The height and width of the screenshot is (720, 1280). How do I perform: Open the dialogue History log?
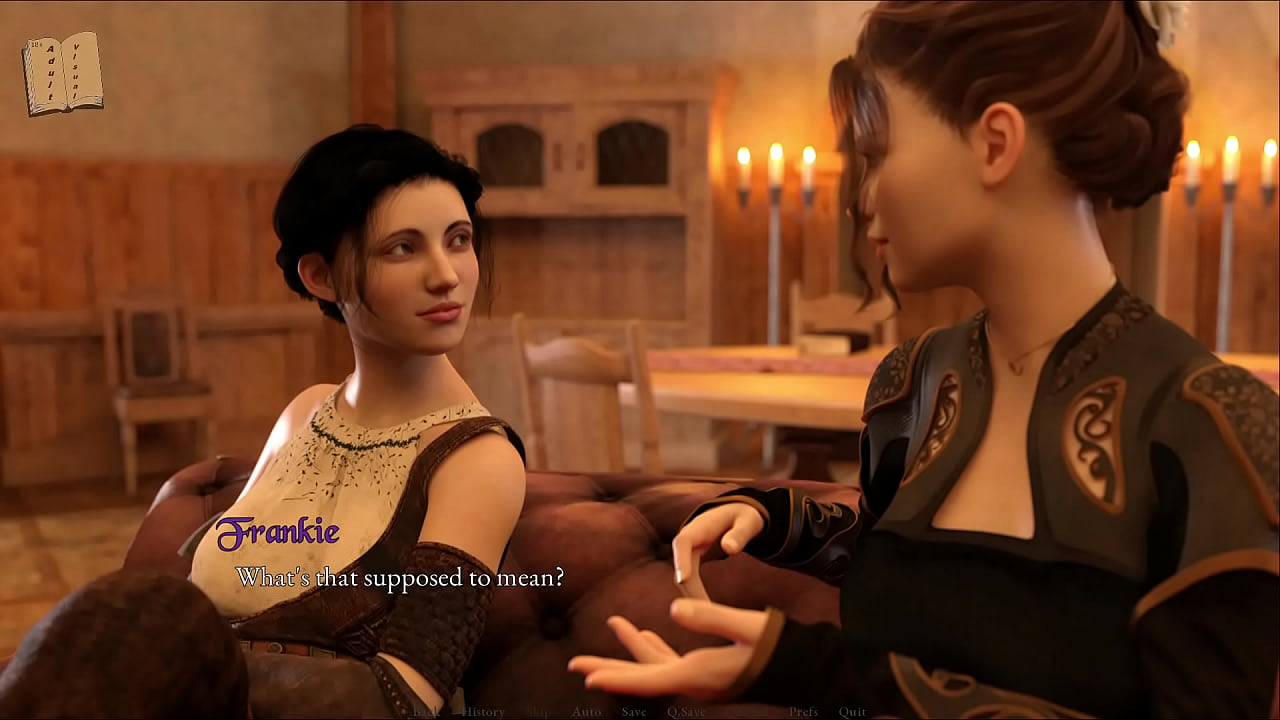[483, 712]
